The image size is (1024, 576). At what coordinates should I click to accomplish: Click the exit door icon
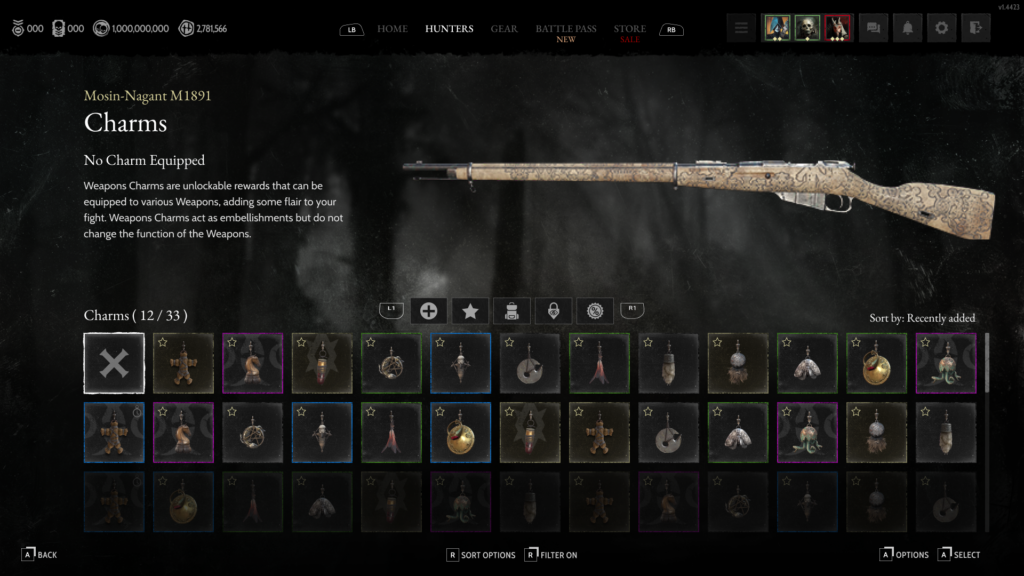[x=975, y=28]
